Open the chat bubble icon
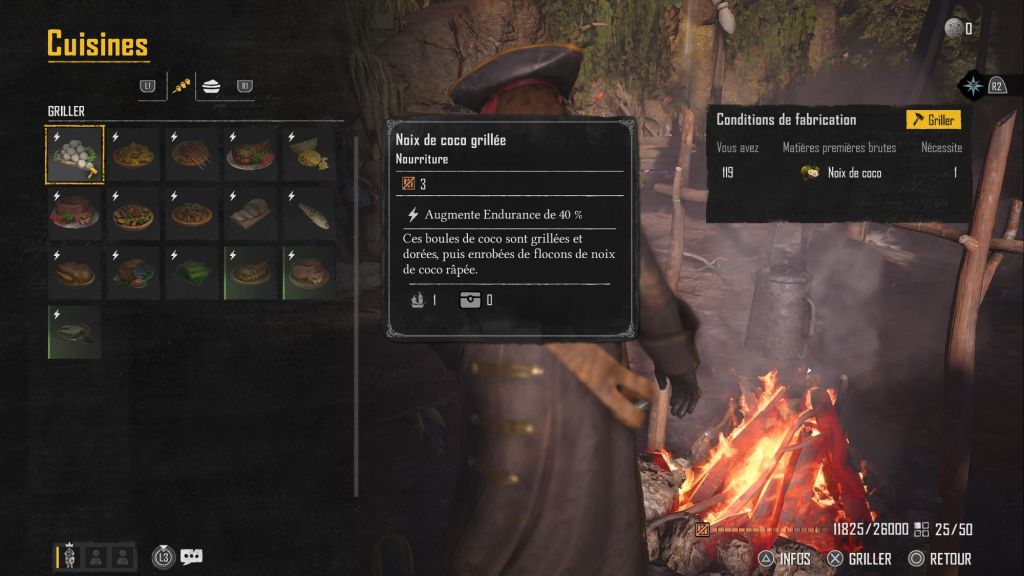1024x576 pixels. [x=191, y=557]
